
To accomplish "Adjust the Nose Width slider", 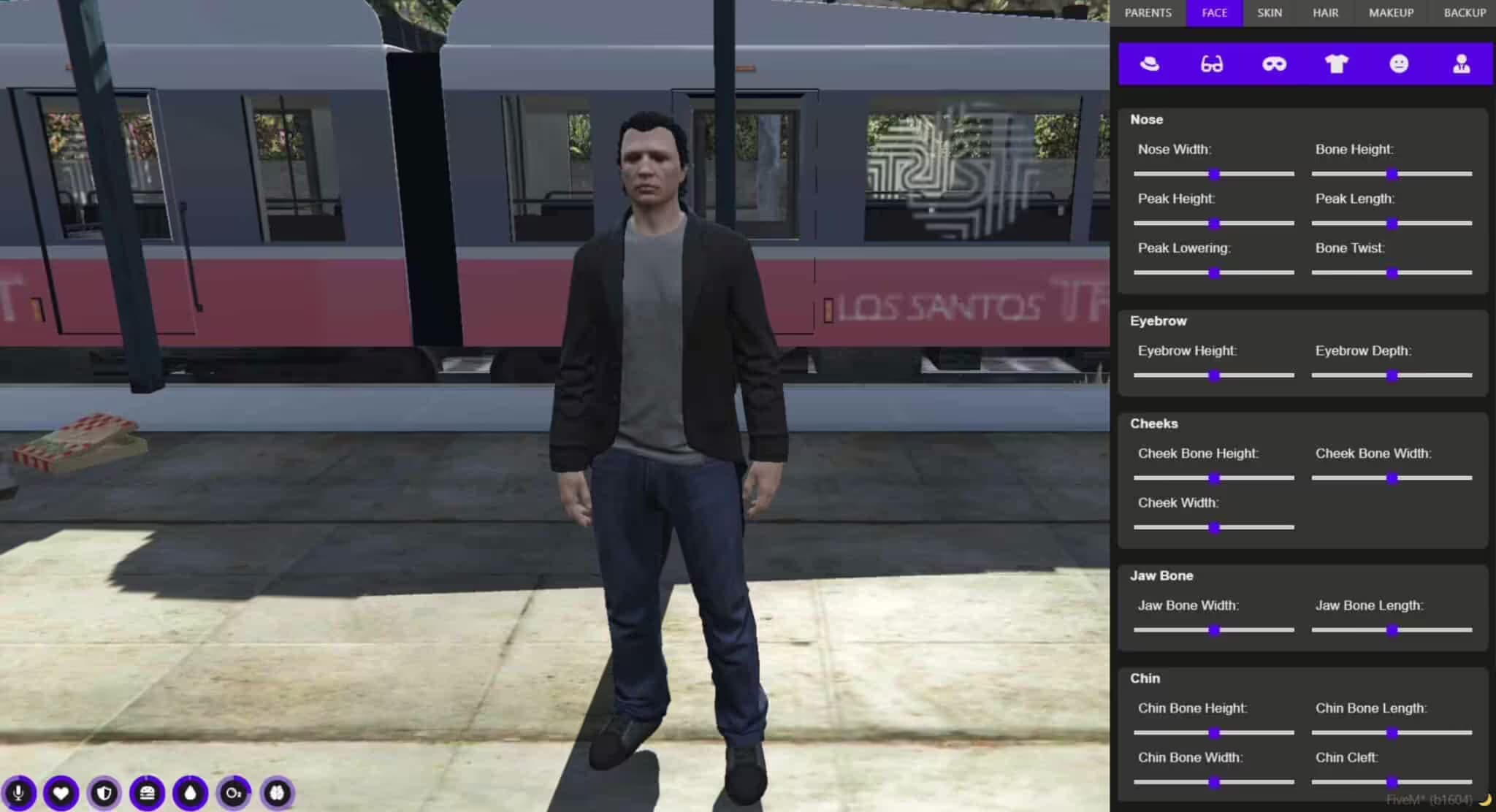I will pos(1214,173).
